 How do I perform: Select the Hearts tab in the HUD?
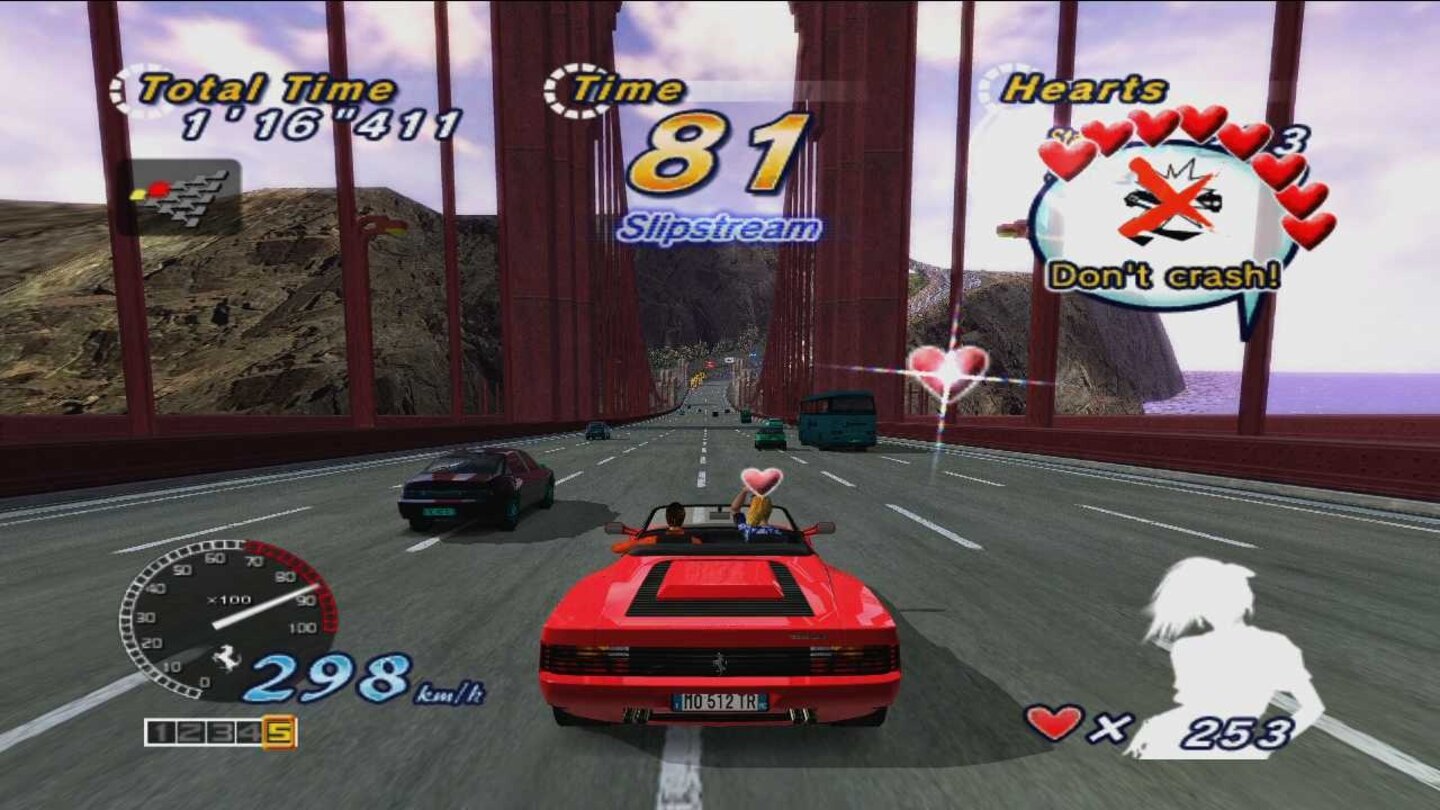click(x=1085, y=88)
